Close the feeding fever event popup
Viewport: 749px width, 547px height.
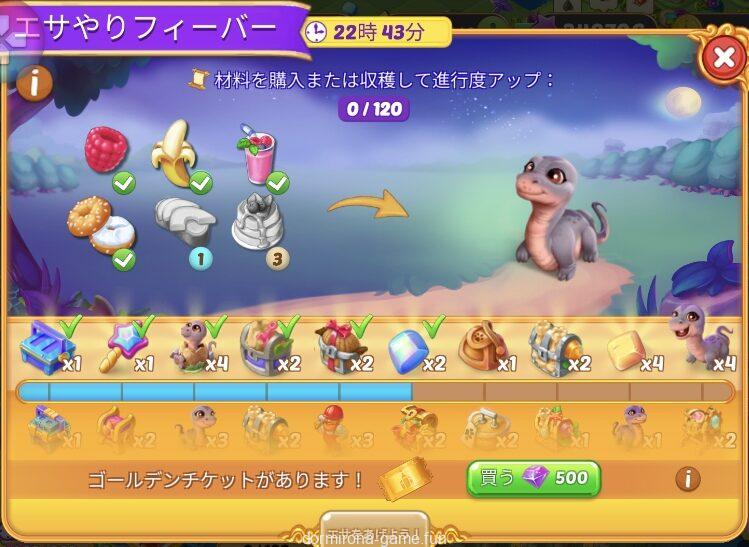click(722, 59)
